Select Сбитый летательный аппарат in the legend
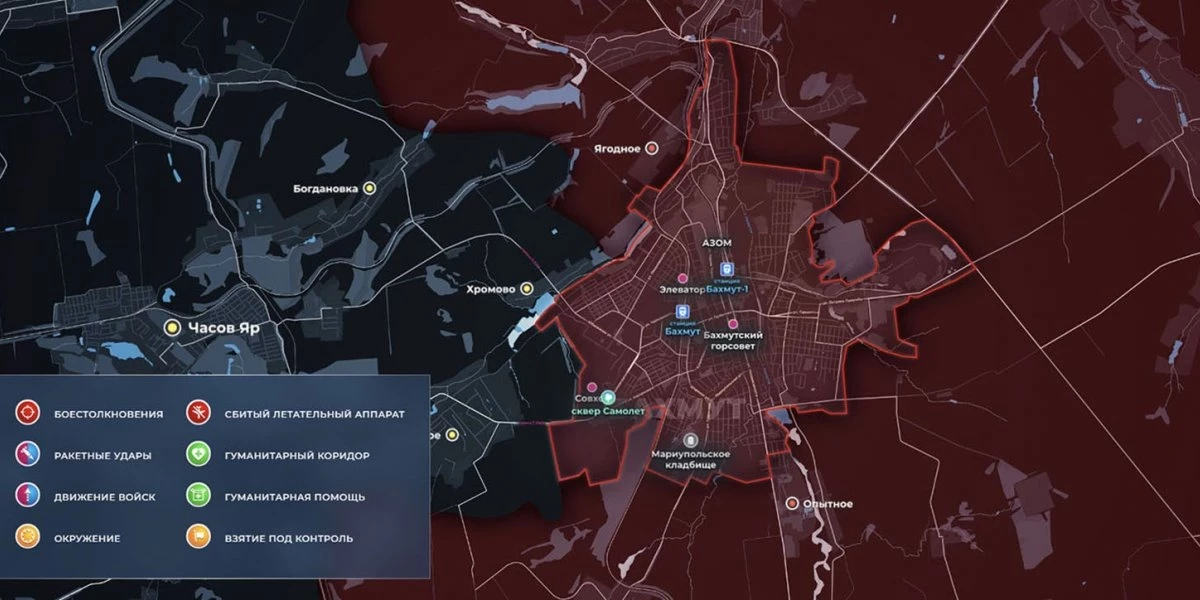The height and width of the screenshot is (600, 1200). pos(199,412)
